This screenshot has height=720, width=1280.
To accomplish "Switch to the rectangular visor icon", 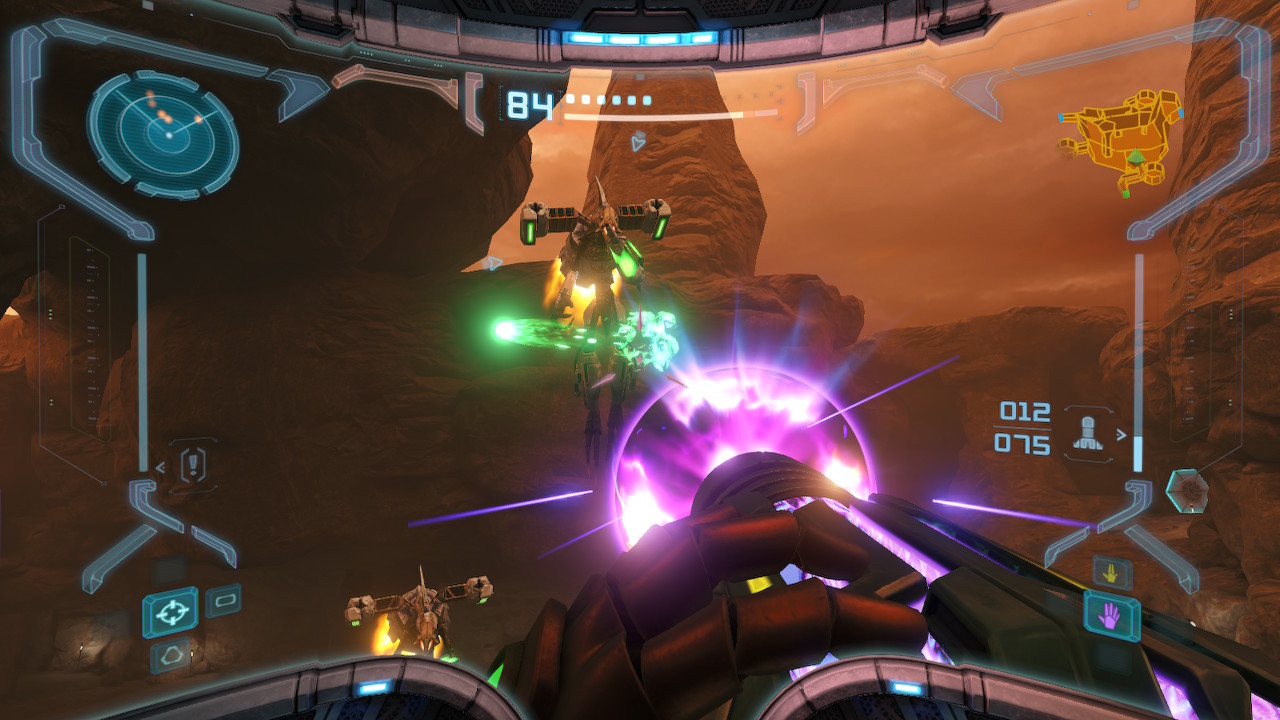I will [x=223, y=600].
